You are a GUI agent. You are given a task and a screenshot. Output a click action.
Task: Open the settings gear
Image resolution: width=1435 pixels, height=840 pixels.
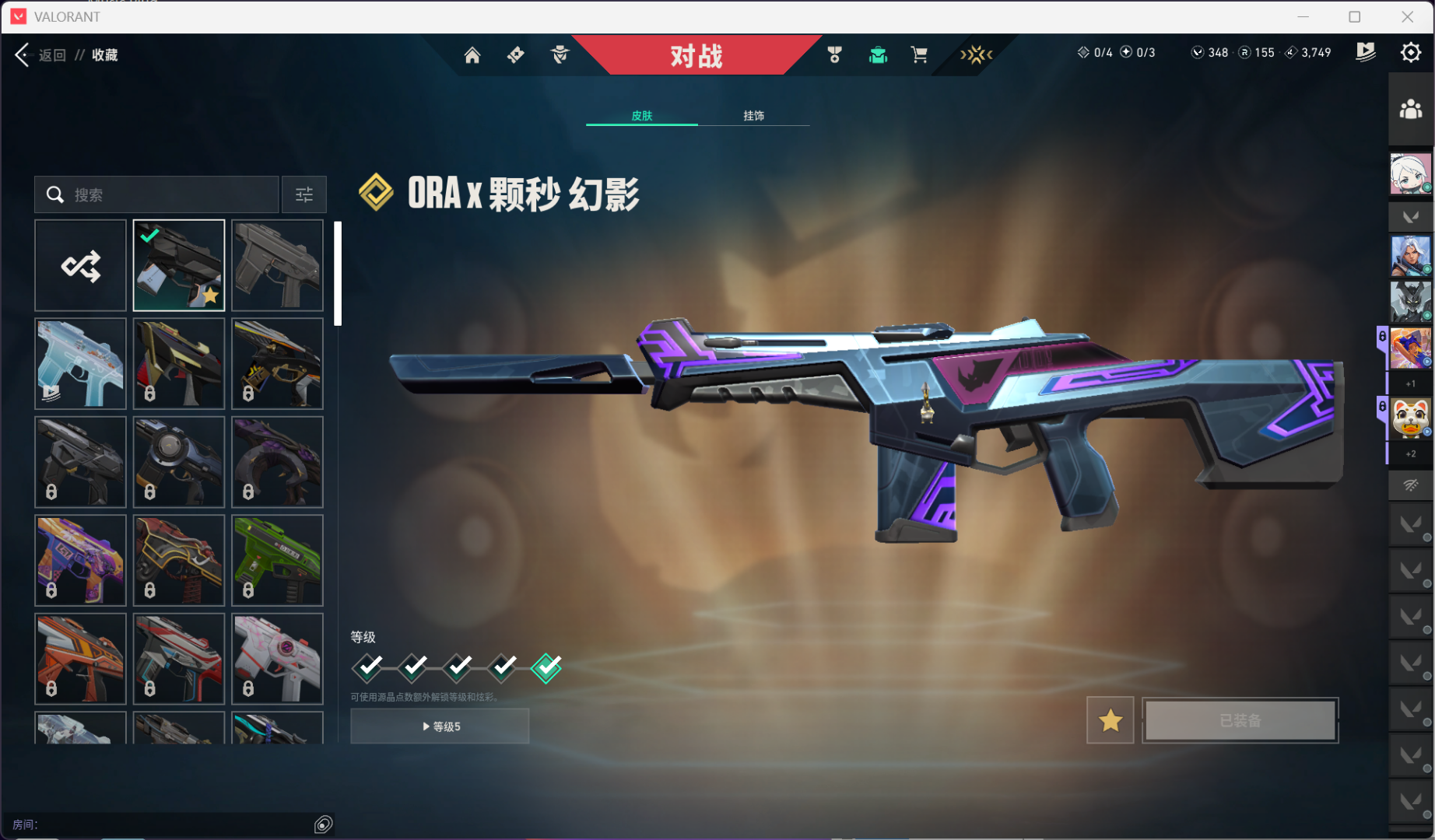click(x=1410, y=53)
